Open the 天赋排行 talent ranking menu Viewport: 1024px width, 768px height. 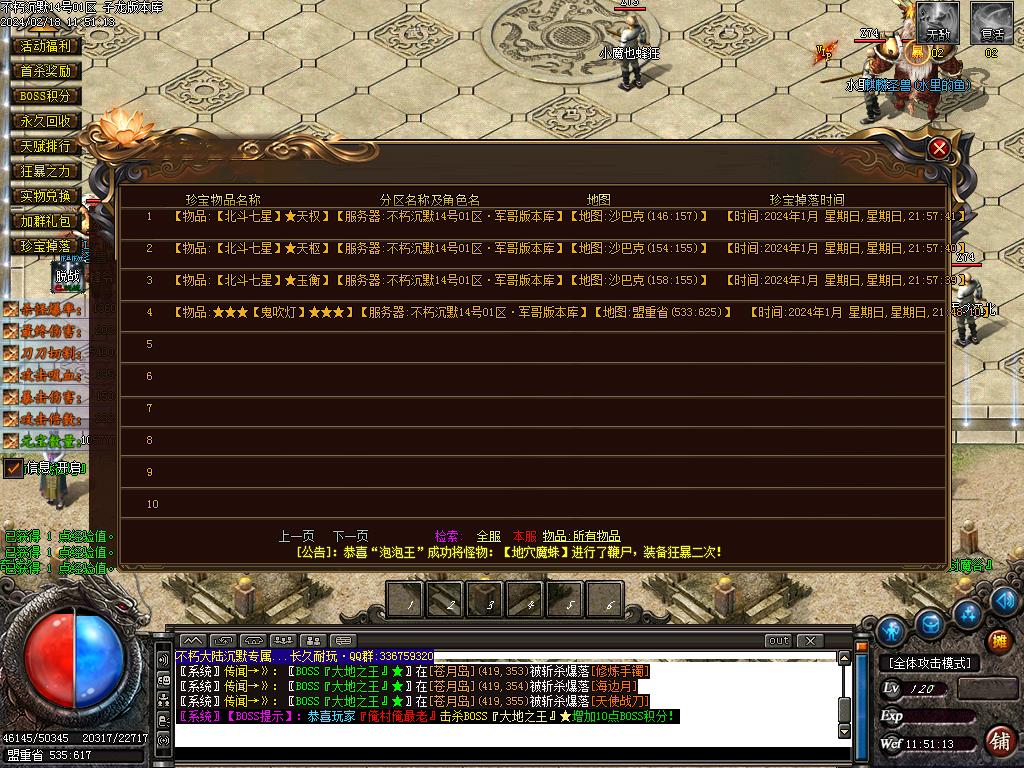46,146
